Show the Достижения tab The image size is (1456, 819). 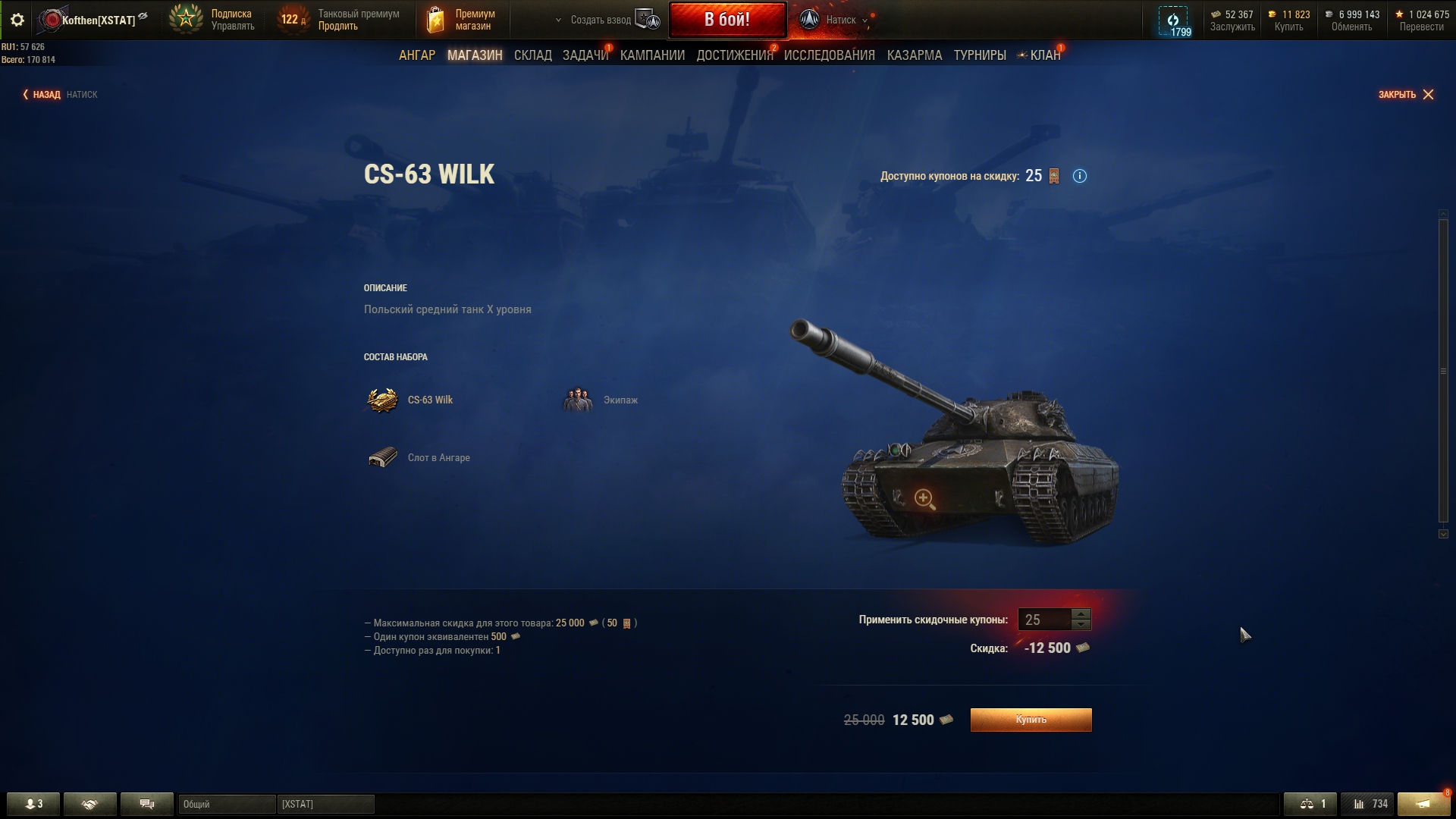pyautogui.click(x=734, y=55)
